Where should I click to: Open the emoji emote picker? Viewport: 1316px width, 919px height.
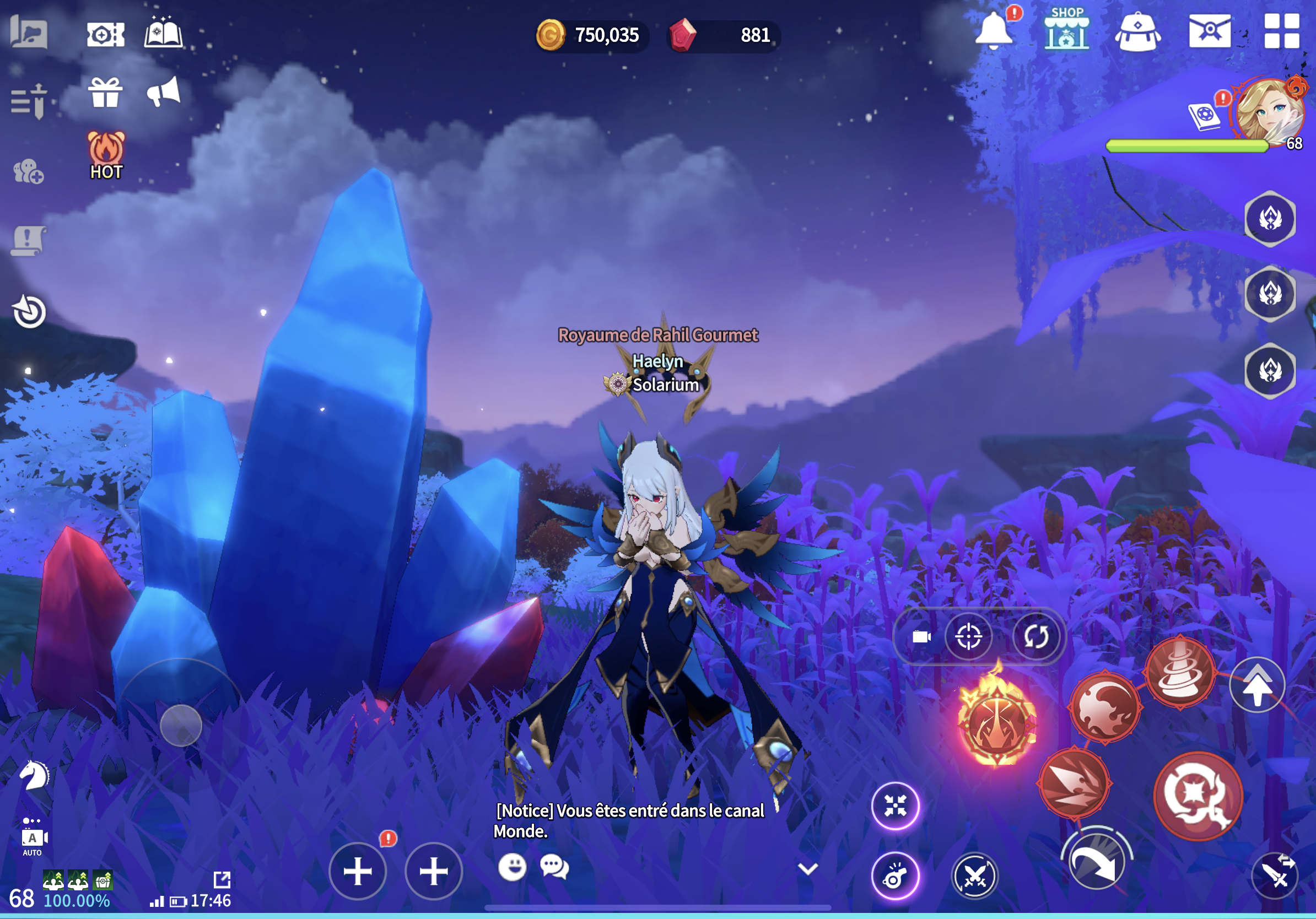[x=512, y=867]
